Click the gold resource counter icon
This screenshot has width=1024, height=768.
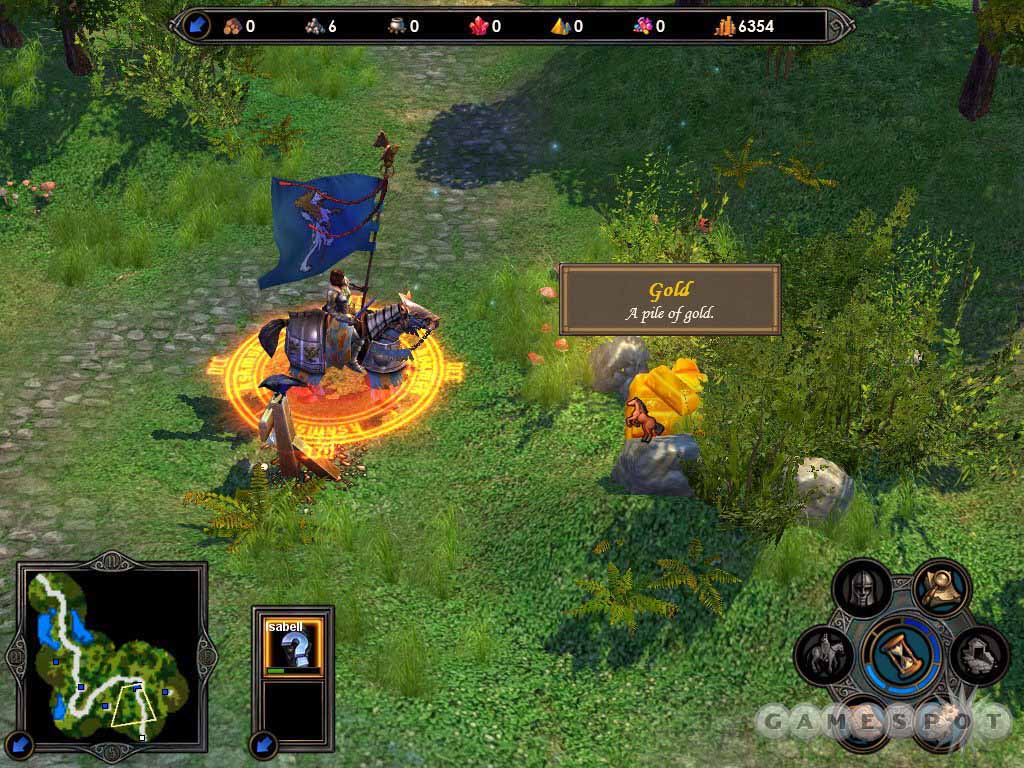(725, 26)
